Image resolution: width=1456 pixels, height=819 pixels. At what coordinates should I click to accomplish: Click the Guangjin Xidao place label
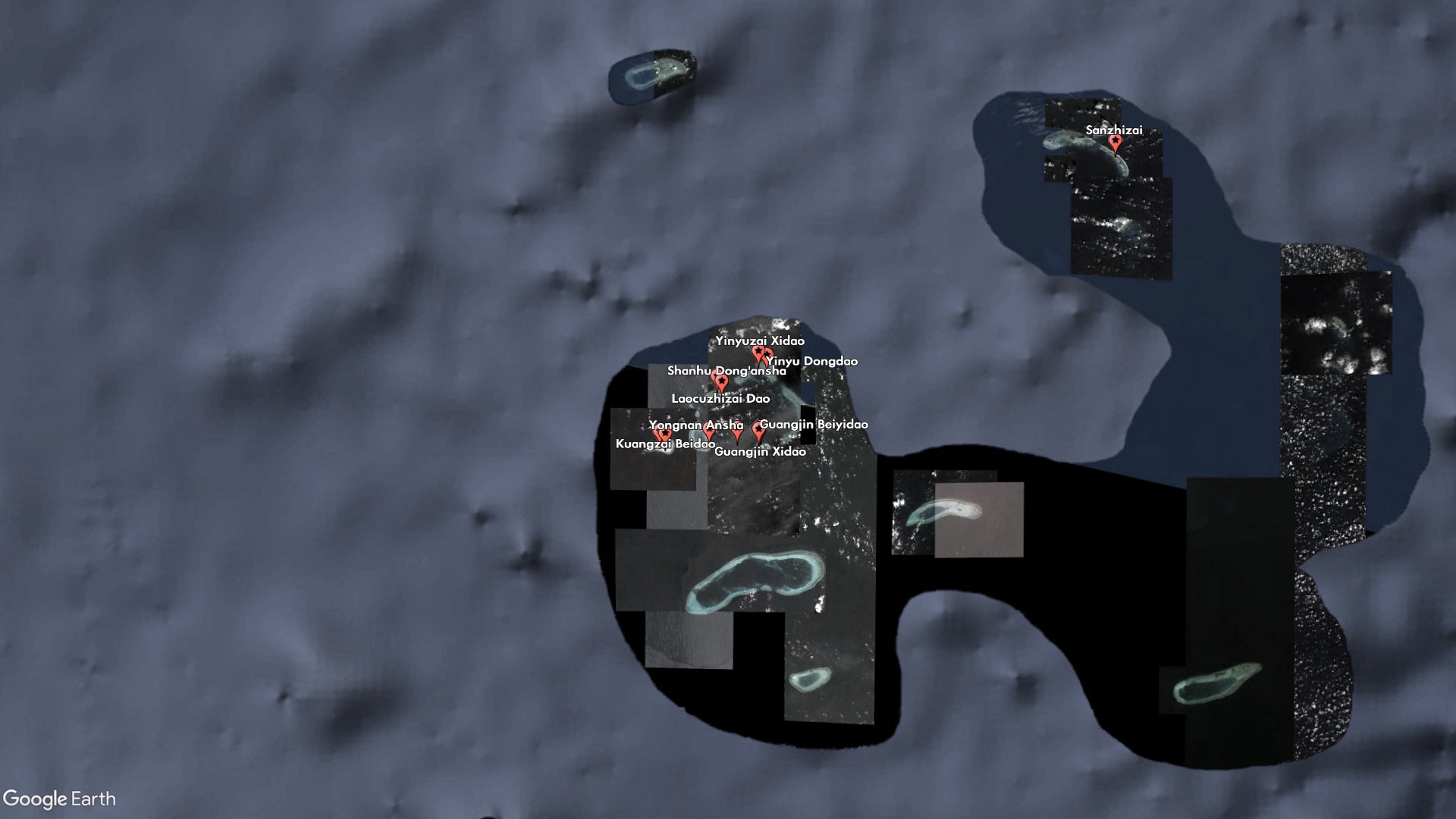click(760, 451)
